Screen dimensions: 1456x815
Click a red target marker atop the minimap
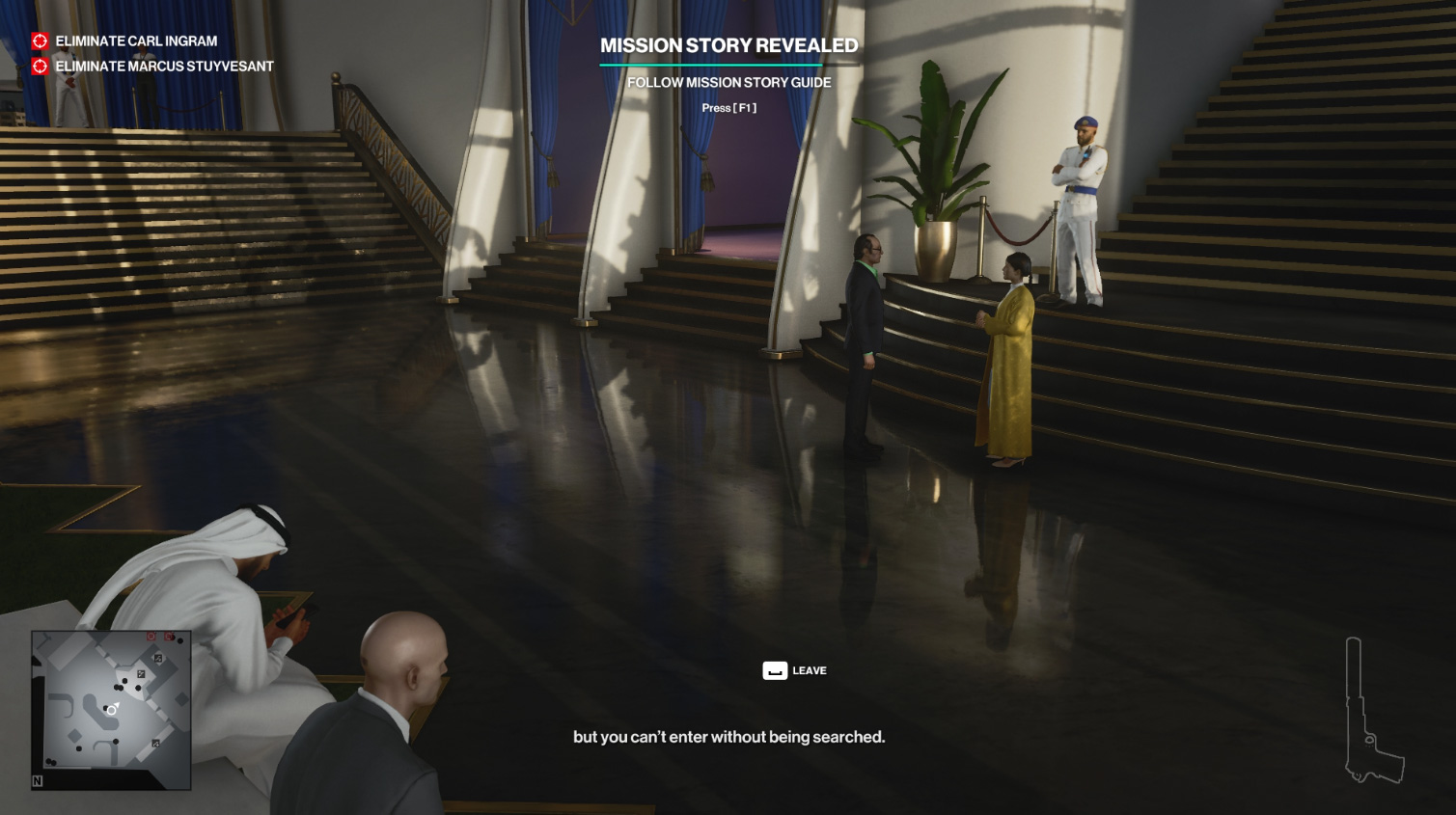pyautogui.click(x=150, y=636)
